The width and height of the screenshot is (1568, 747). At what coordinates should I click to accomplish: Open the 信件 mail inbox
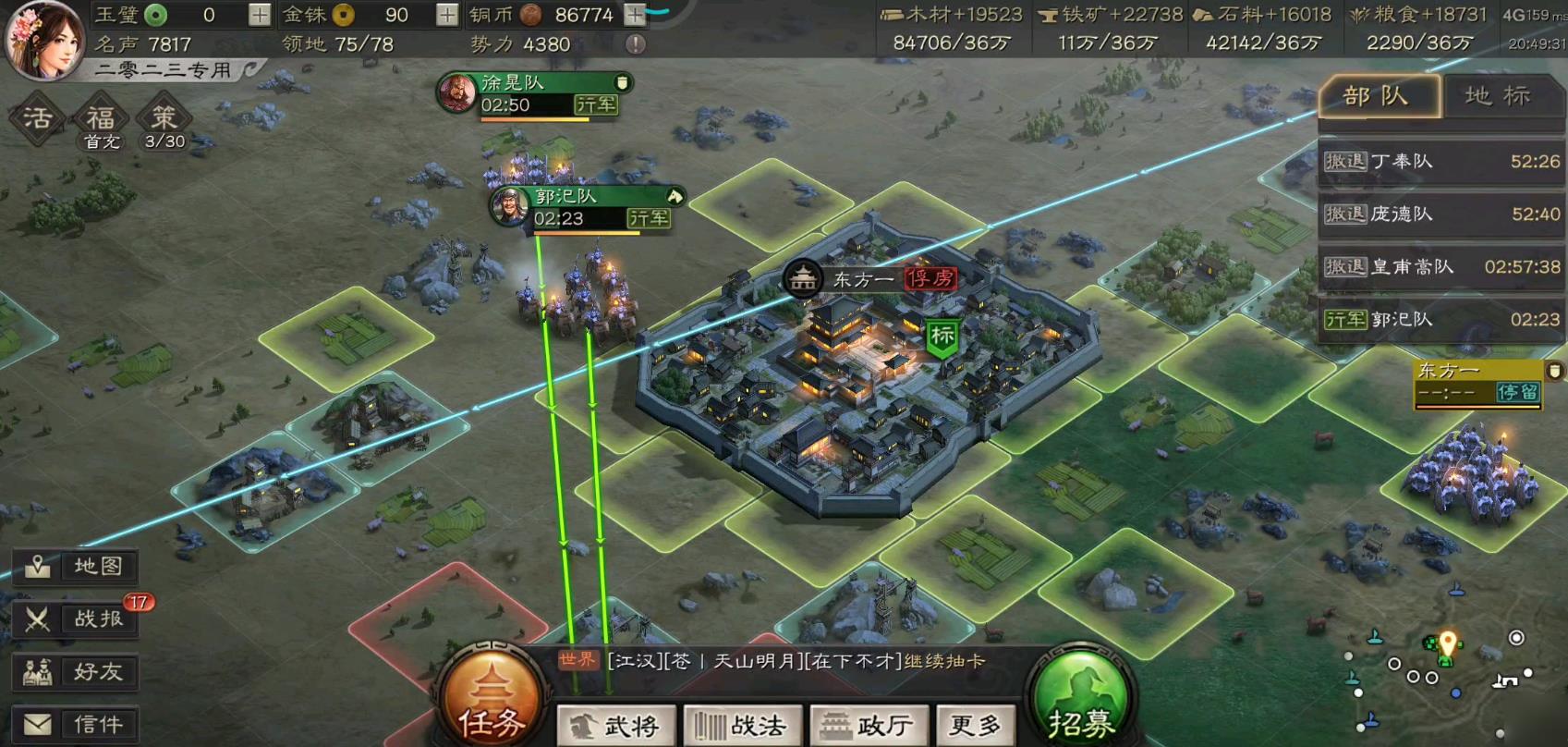77,724
